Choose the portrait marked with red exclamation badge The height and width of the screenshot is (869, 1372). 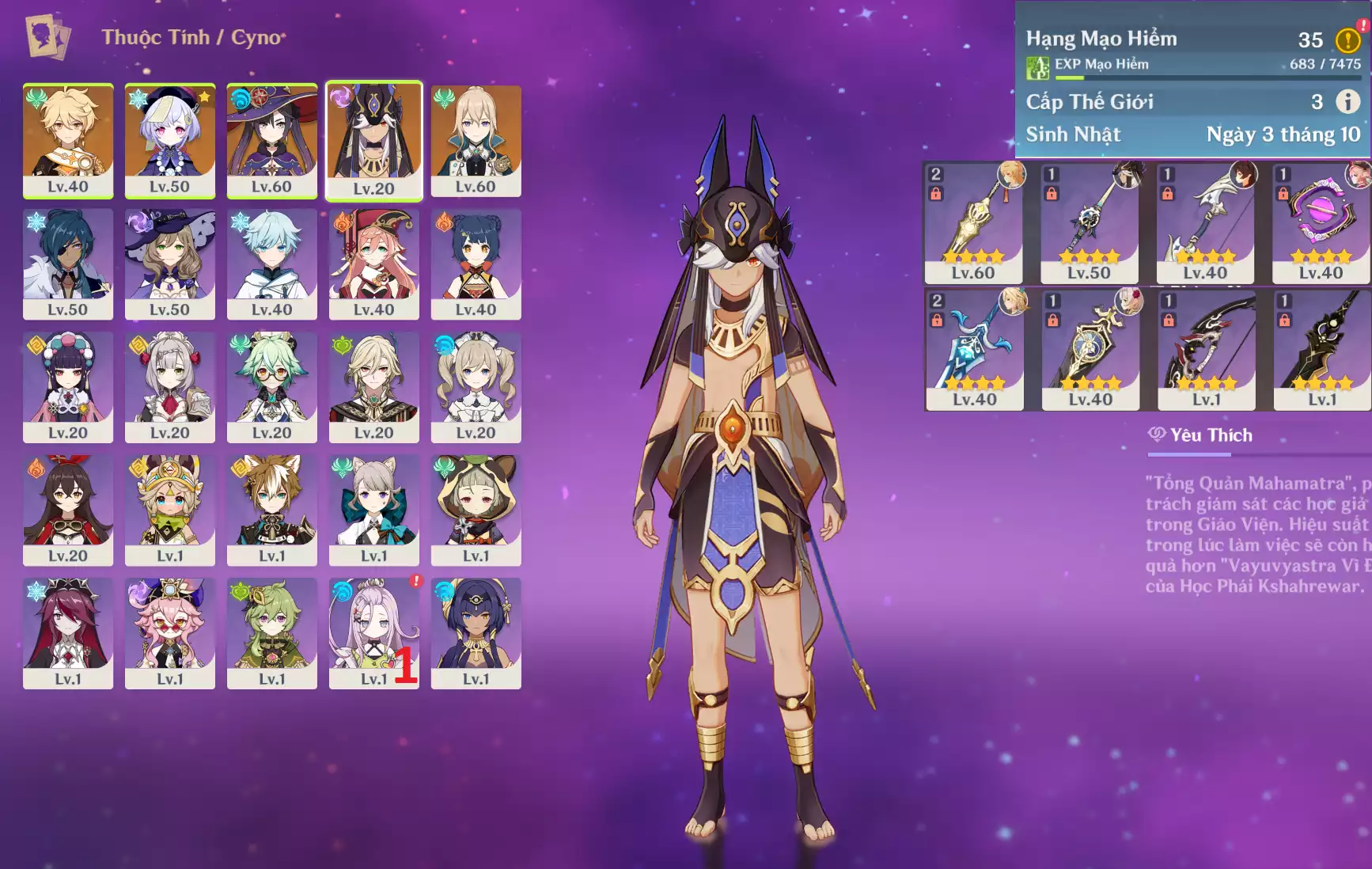373,633
